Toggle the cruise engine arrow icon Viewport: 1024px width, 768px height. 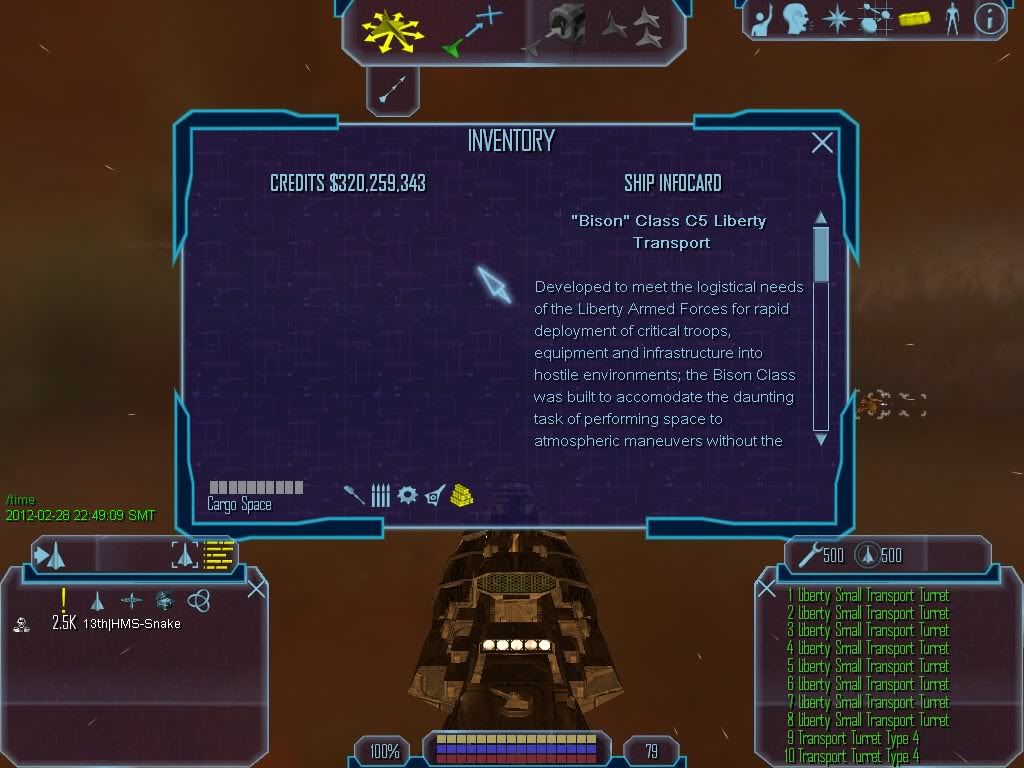[391, 92]
